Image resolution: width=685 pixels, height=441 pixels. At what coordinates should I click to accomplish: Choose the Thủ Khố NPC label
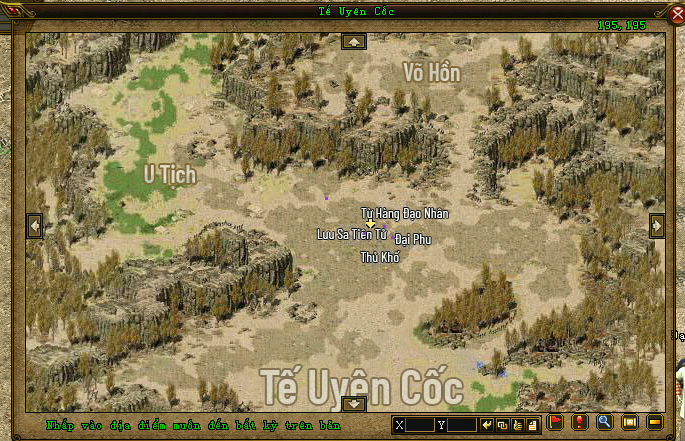coord(380,257)
